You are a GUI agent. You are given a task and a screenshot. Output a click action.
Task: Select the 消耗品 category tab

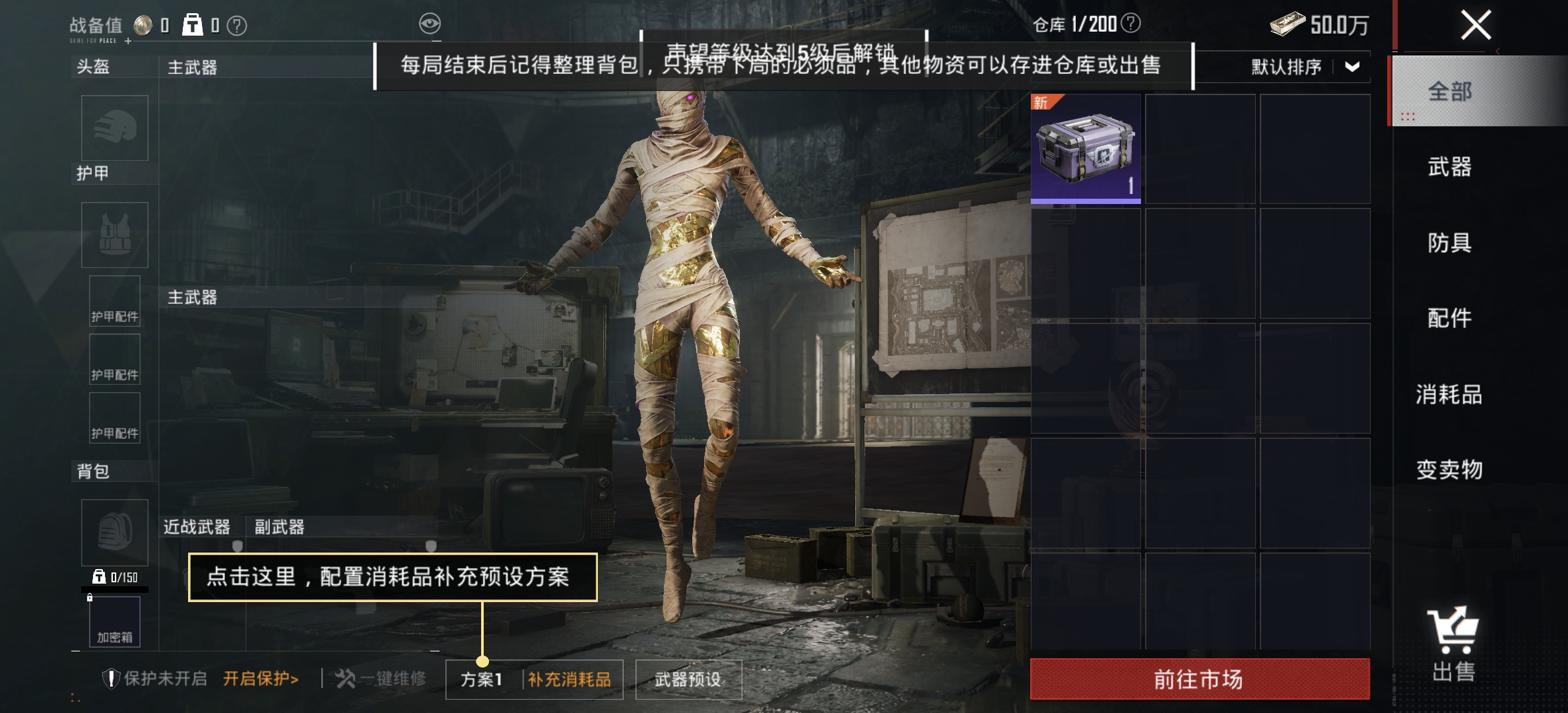(x=1451, y=395)
